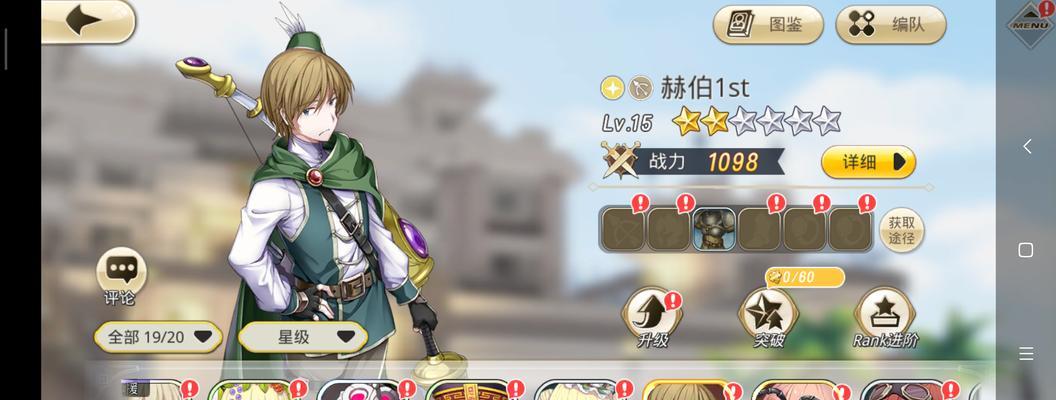This screenshot has height=400, width=1056.
Task: Tap the Android back navigation arrow
Action: (x=1026, y=147)
